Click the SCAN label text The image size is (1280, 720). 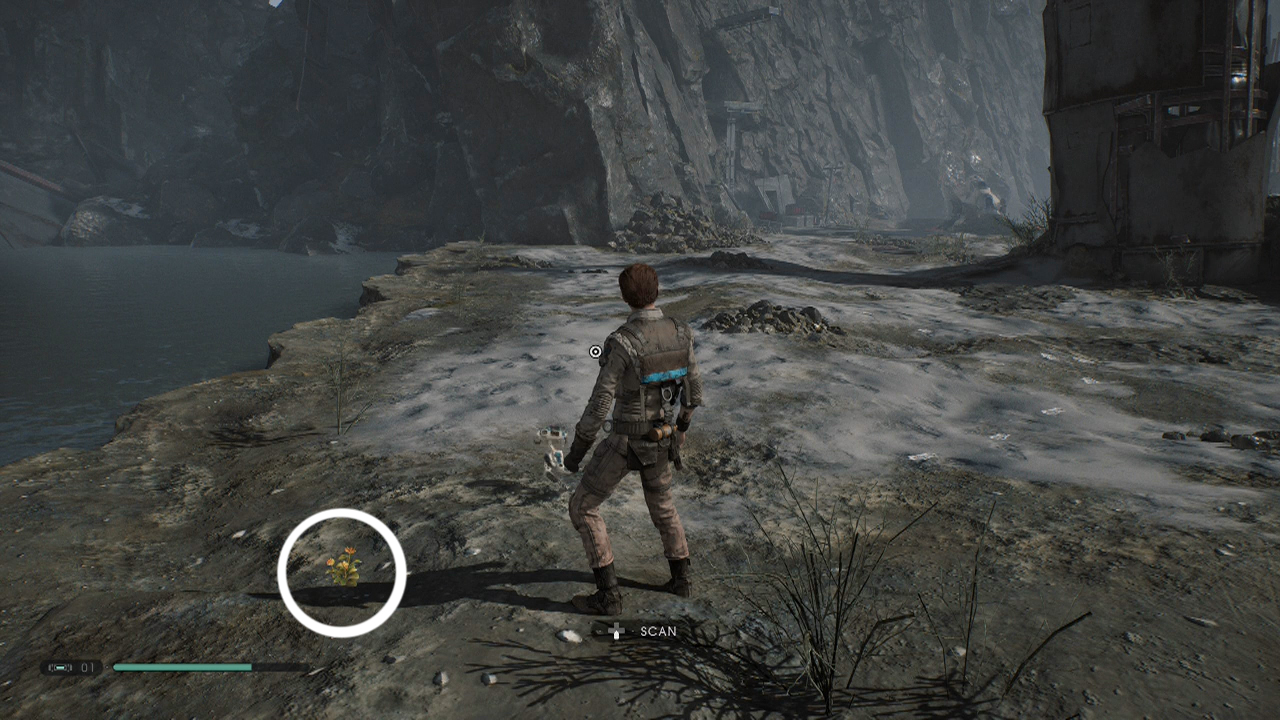click(658, 630)
